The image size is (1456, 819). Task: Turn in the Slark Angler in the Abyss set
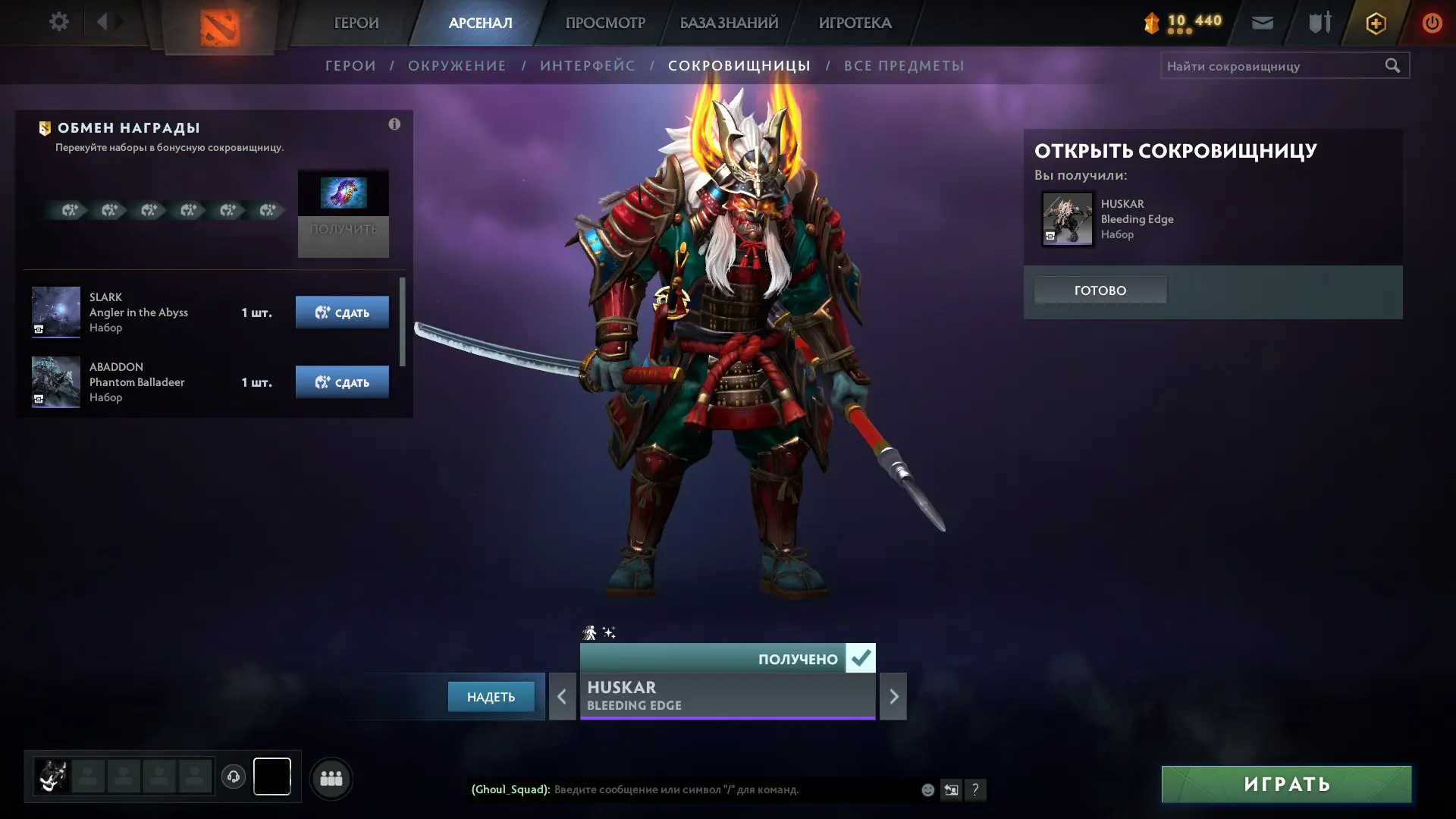click(x=342, y=312)
